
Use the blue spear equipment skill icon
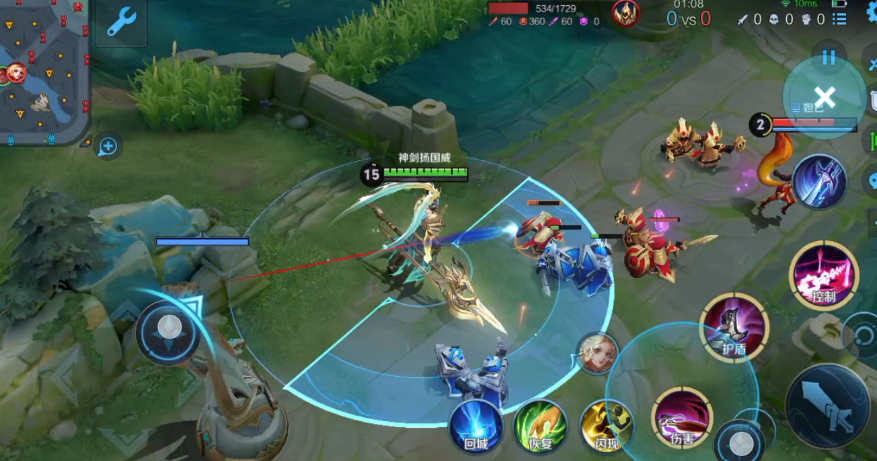point(820,182)
